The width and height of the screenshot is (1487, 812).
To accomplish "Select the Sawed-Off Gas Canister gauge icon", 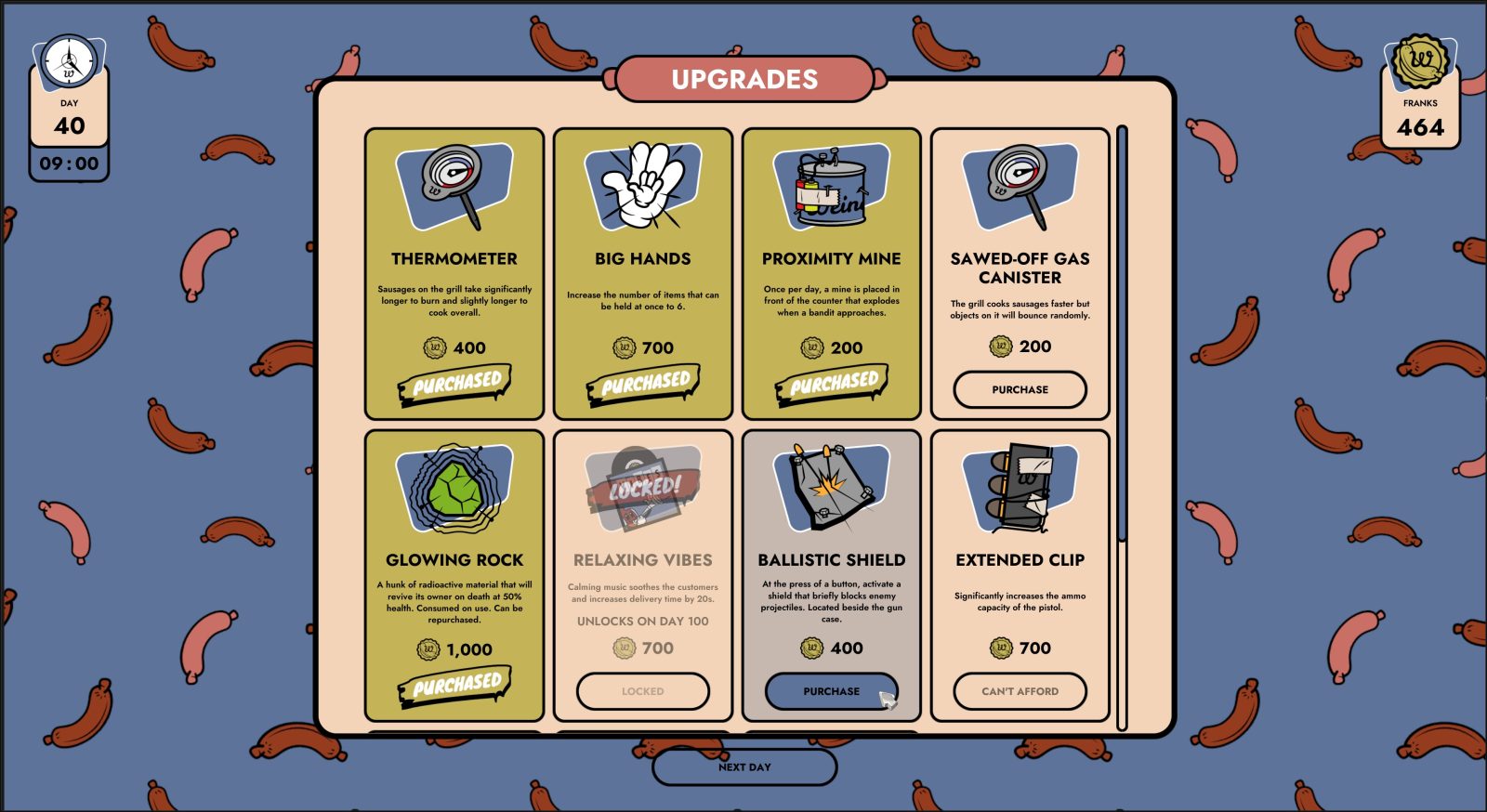I will point(1020,184).
